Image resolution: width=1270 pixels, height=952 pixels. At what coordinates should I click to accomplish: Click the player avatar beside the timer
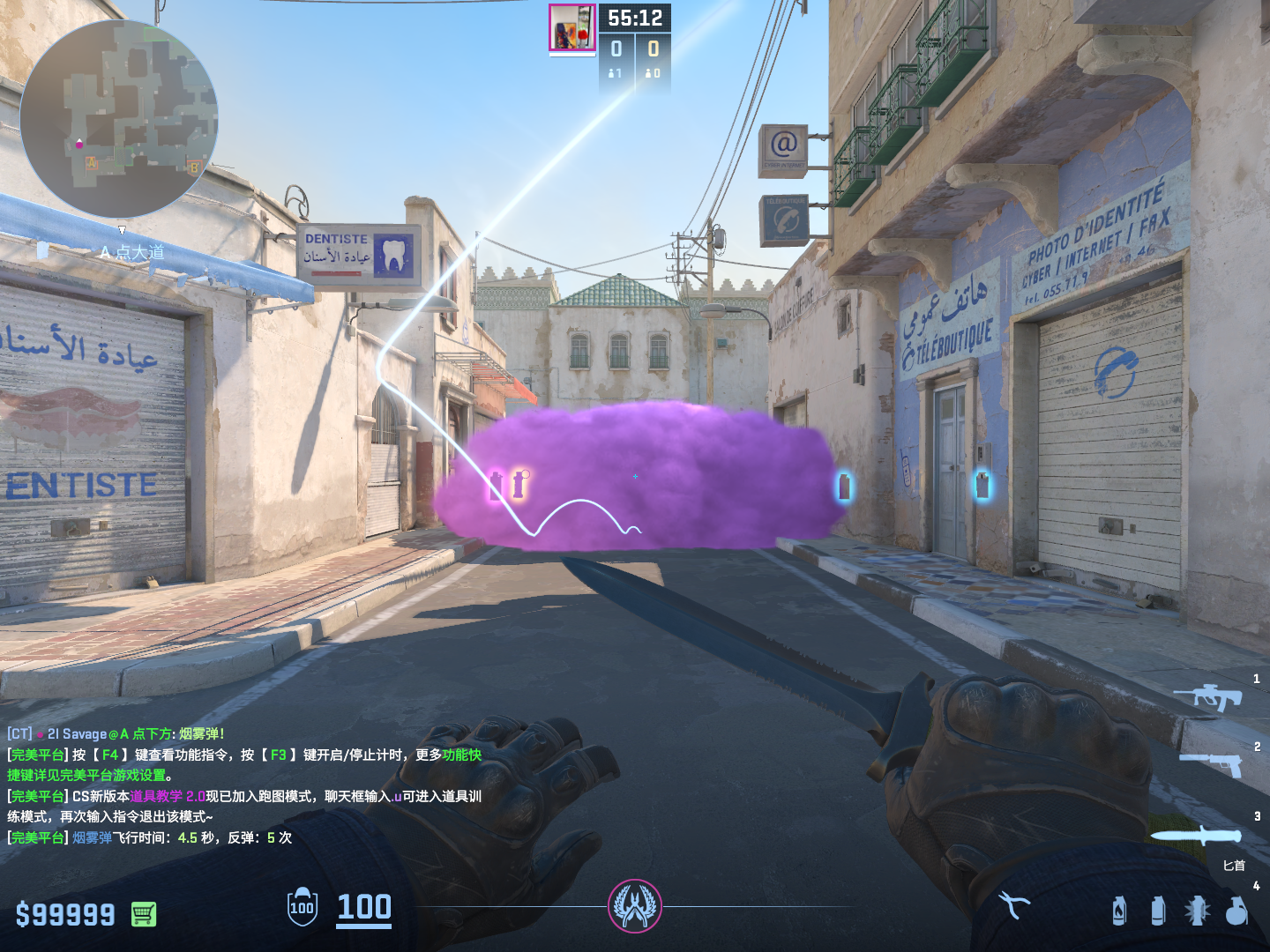point(572,28)
